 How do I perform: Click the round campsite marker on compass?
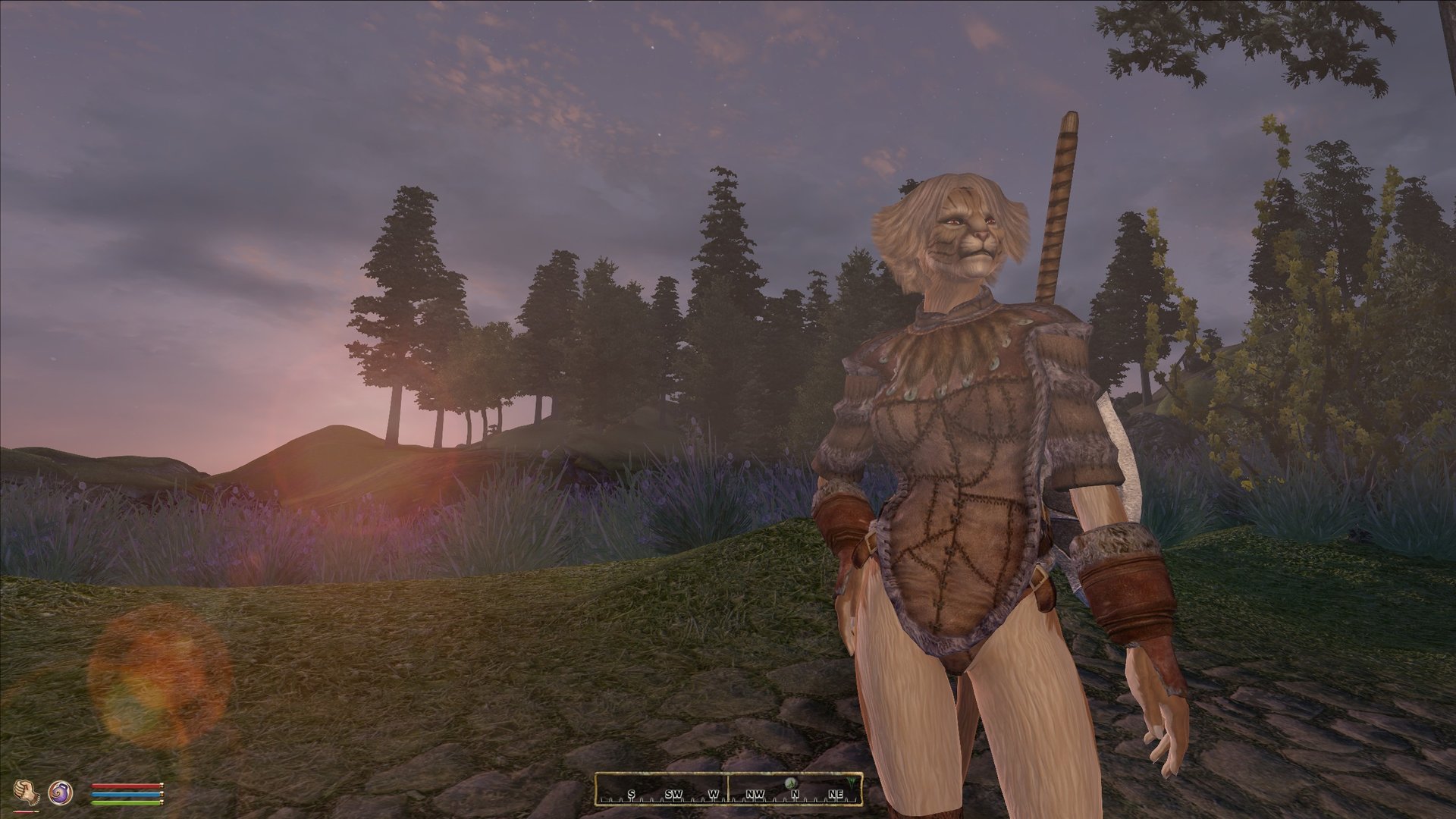pos(791,783)
